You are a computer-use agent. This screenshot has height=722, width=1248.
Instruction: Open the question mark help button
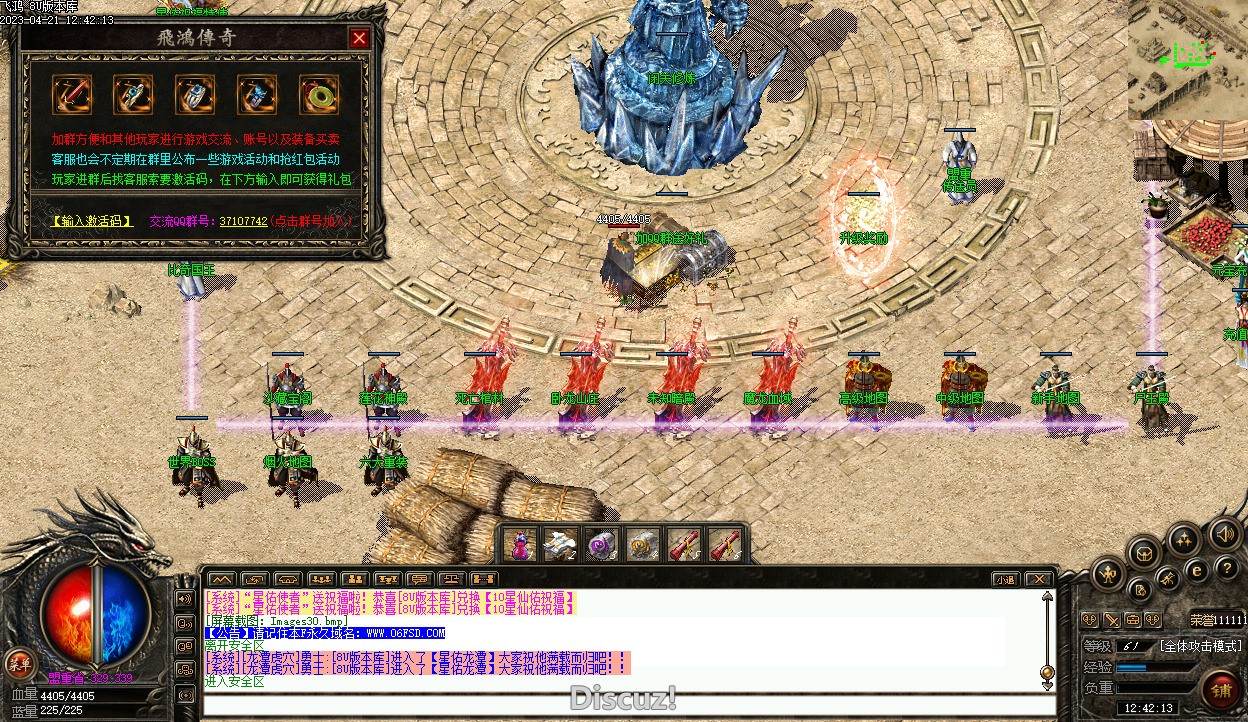tap(1225, 568)
